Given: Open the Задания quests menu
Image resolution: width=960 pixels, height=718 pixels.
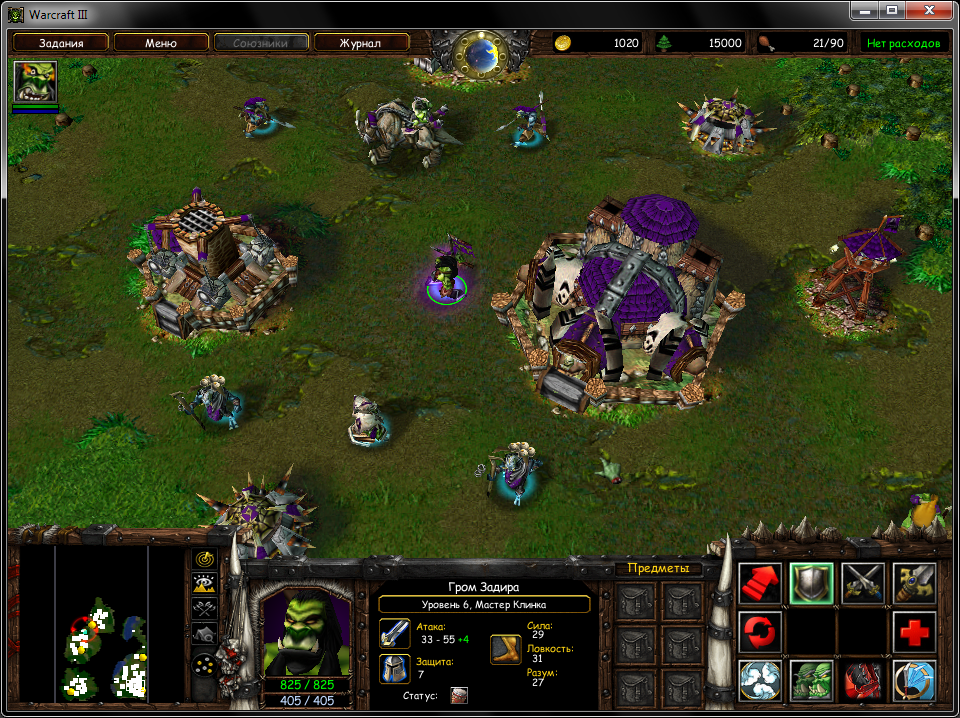Looking at the screenshot, I should [x=61, y=43].
